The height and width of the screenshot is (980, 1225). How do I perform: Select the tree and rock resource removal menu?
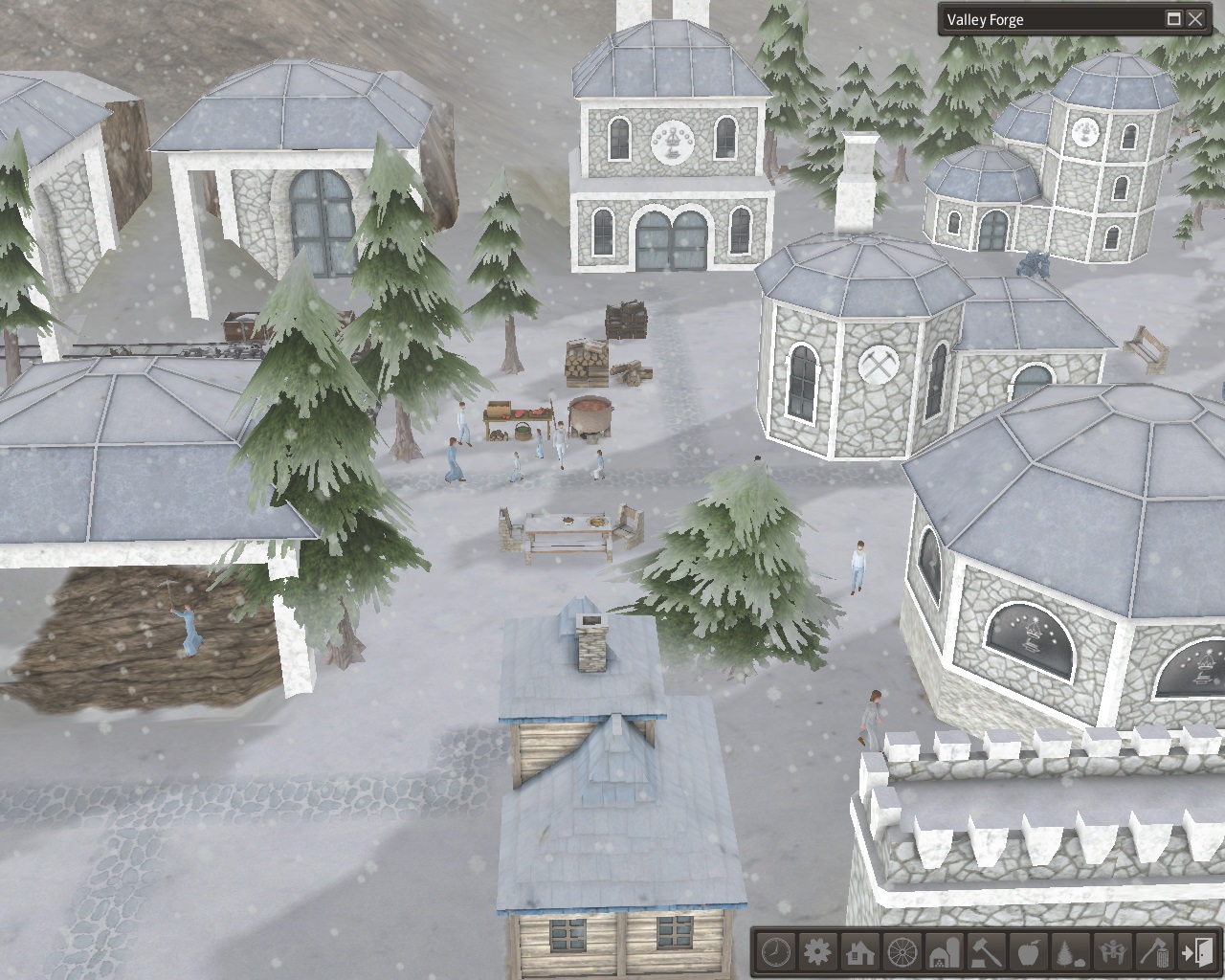1071,952
